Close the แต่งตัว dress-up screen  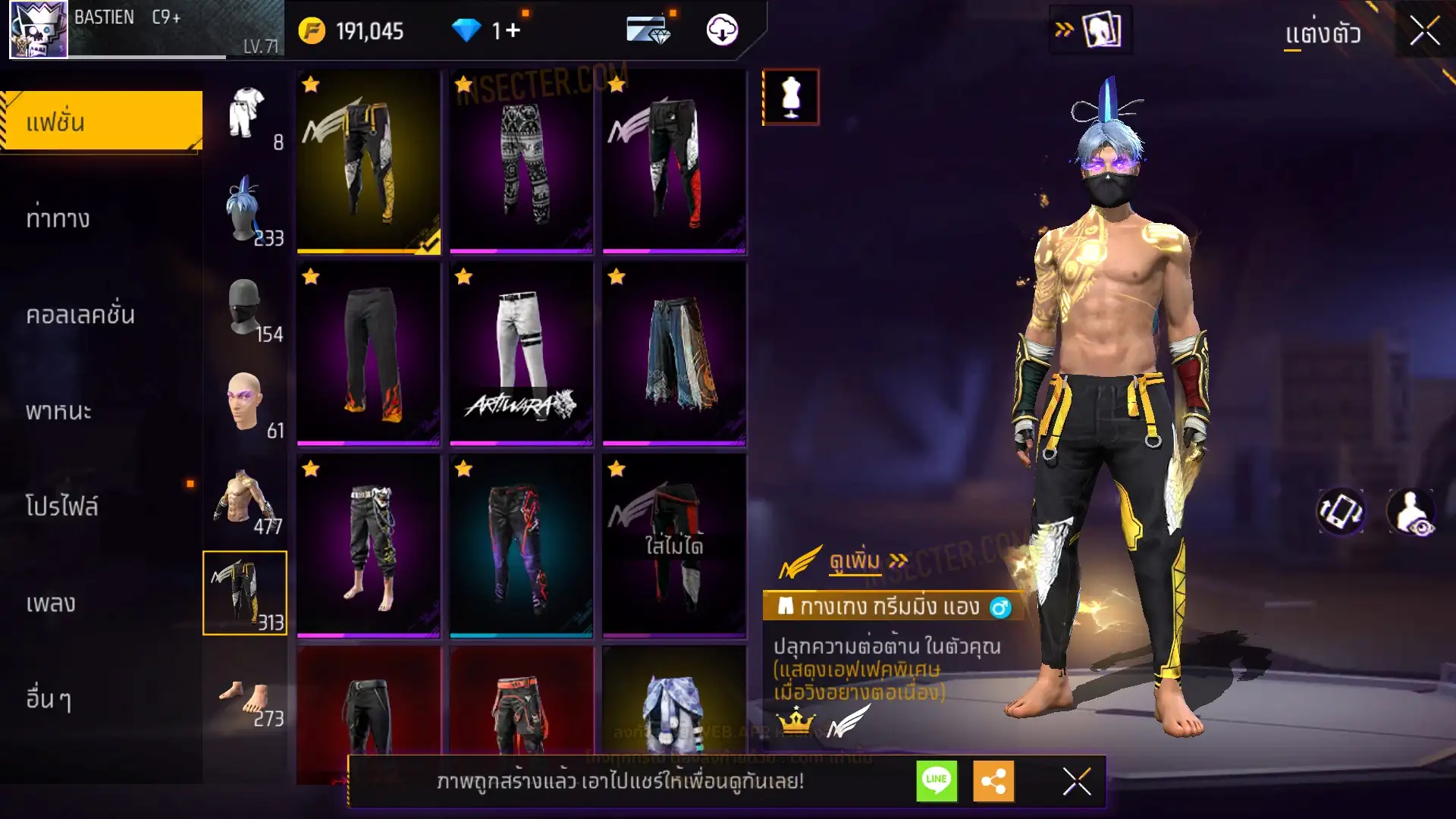click(x=1424, y=32)
